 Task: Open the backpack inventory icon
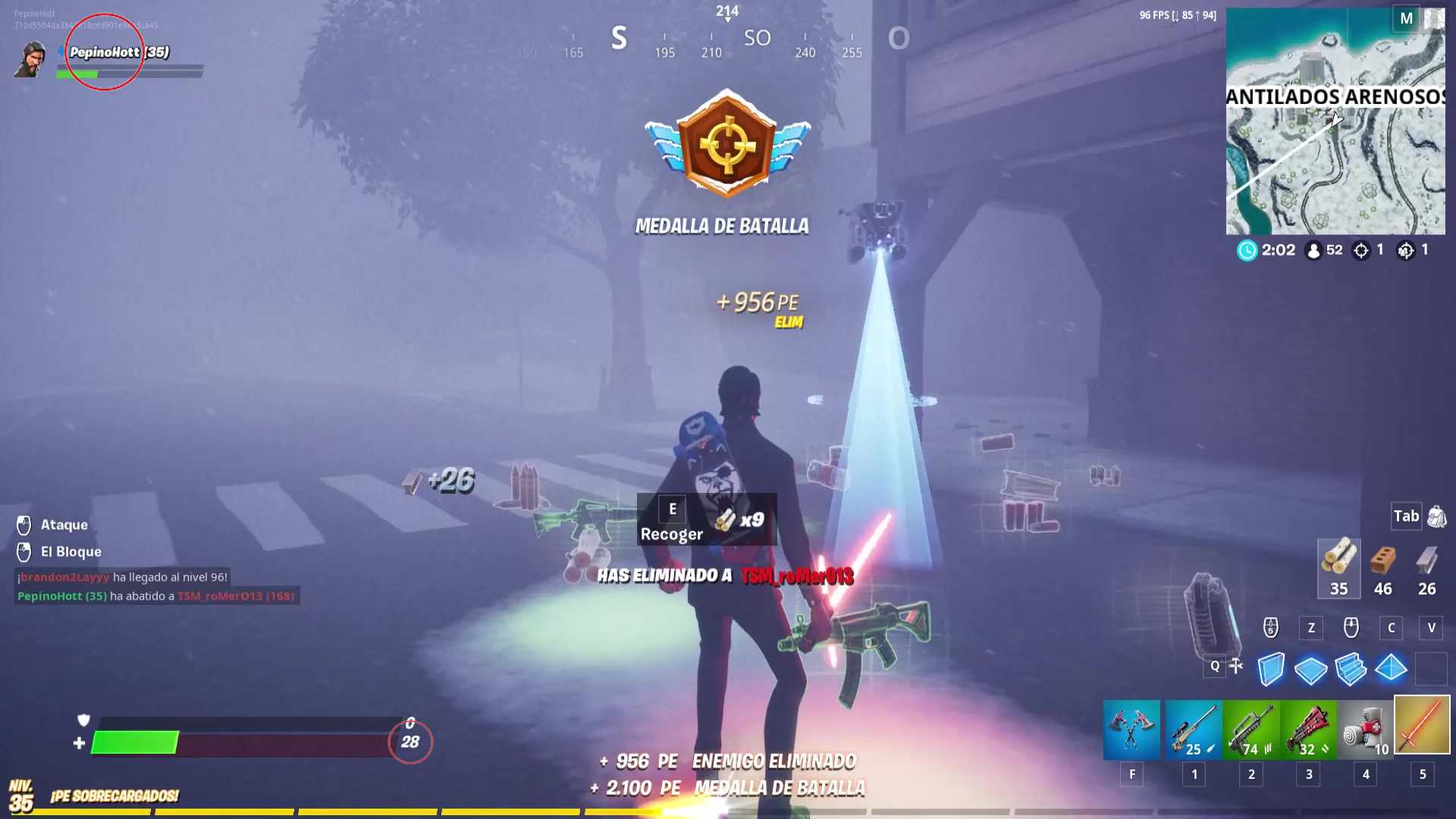pos(1436,517)
